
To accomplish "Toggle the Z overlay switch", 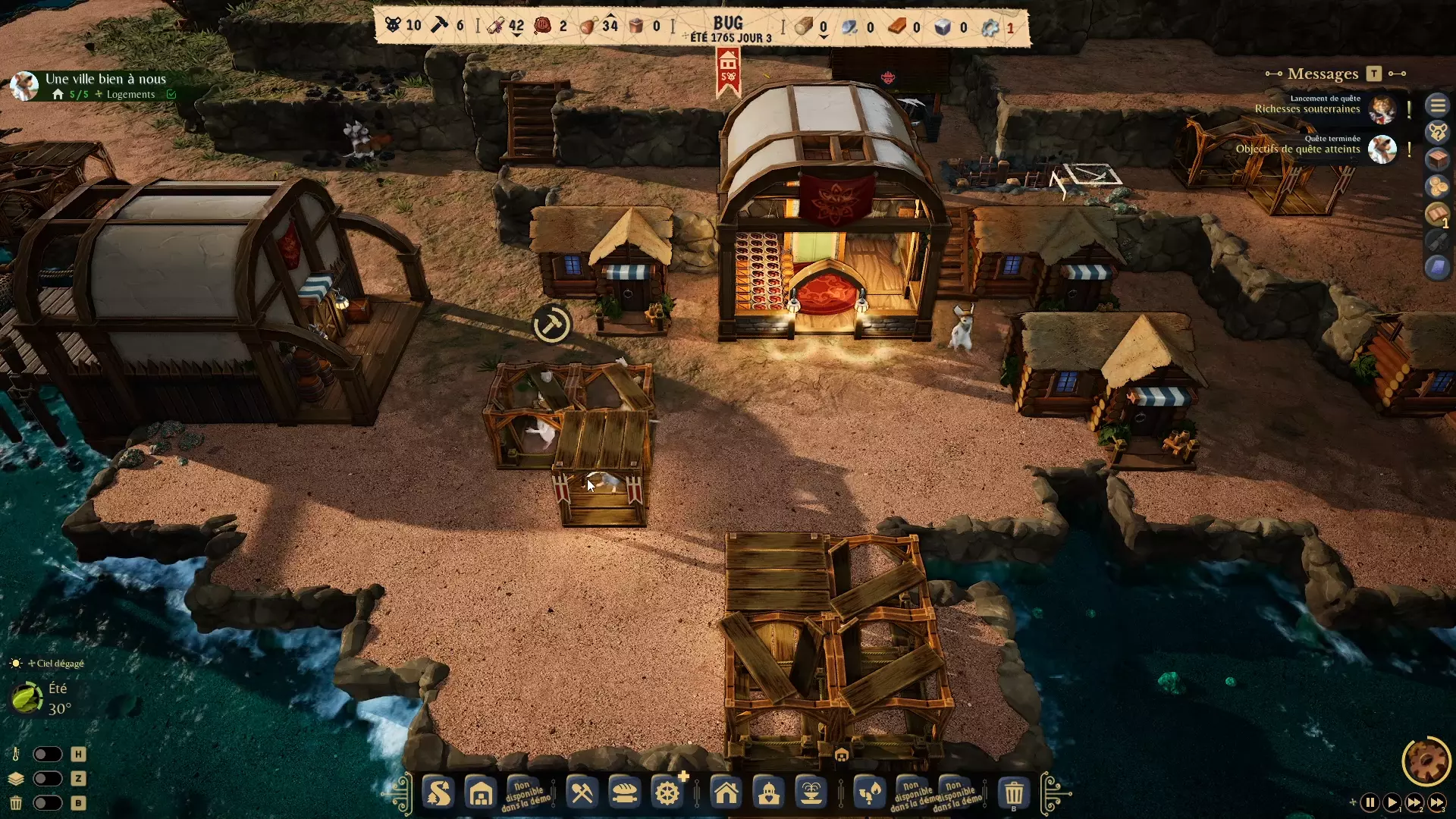I will 49,779.
